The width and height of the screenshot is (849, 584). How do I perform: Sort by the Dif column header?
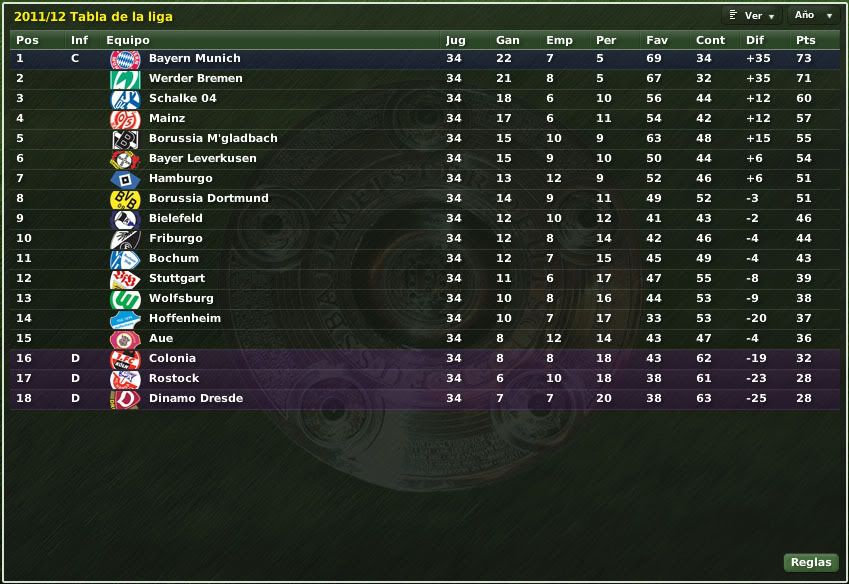tap(754, 40)
